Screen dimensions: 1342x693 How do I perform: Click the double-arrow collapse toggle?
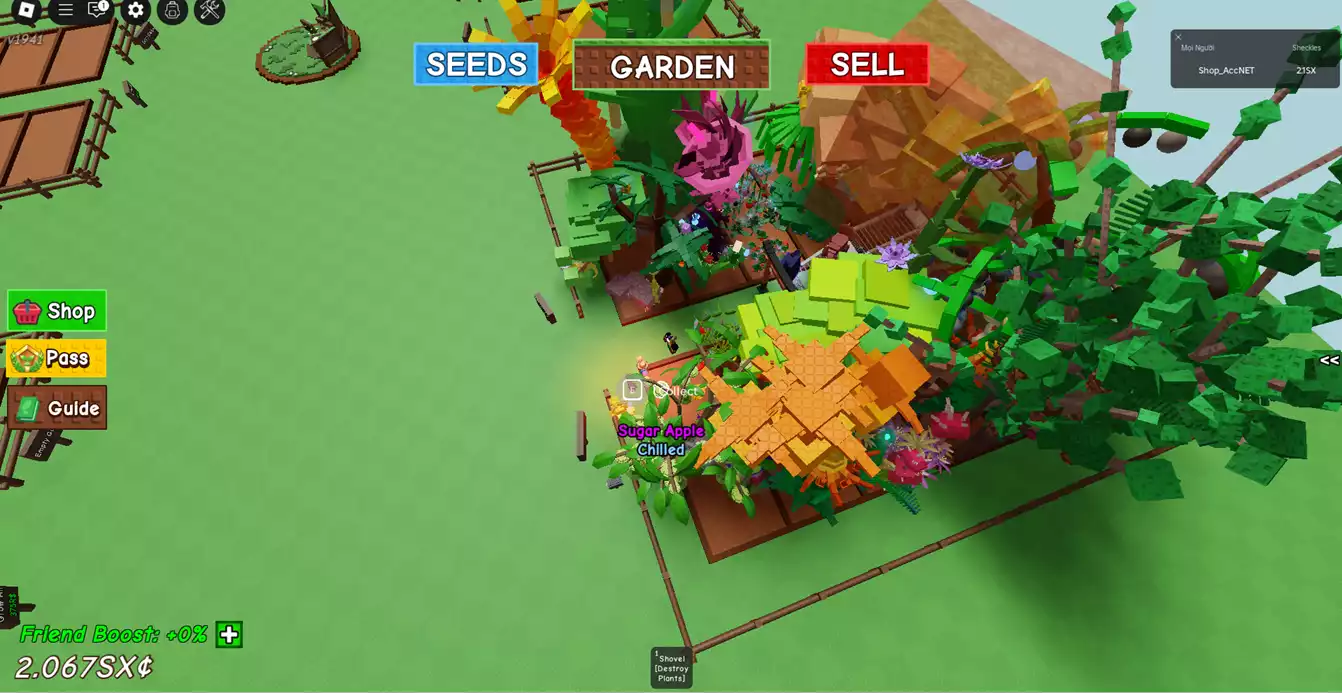[x=1328, y=361]
